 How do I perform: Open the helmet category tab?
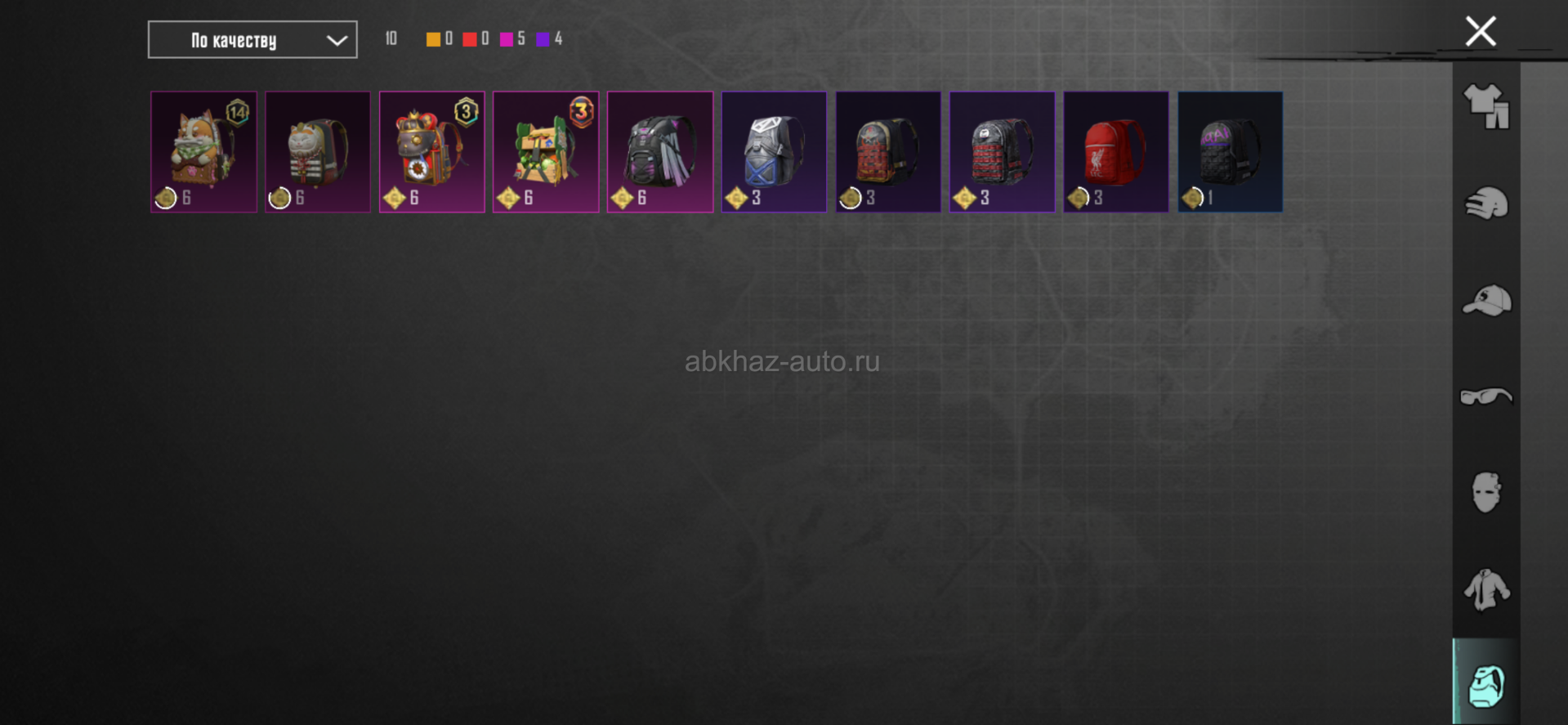[x=1486, y=204]
